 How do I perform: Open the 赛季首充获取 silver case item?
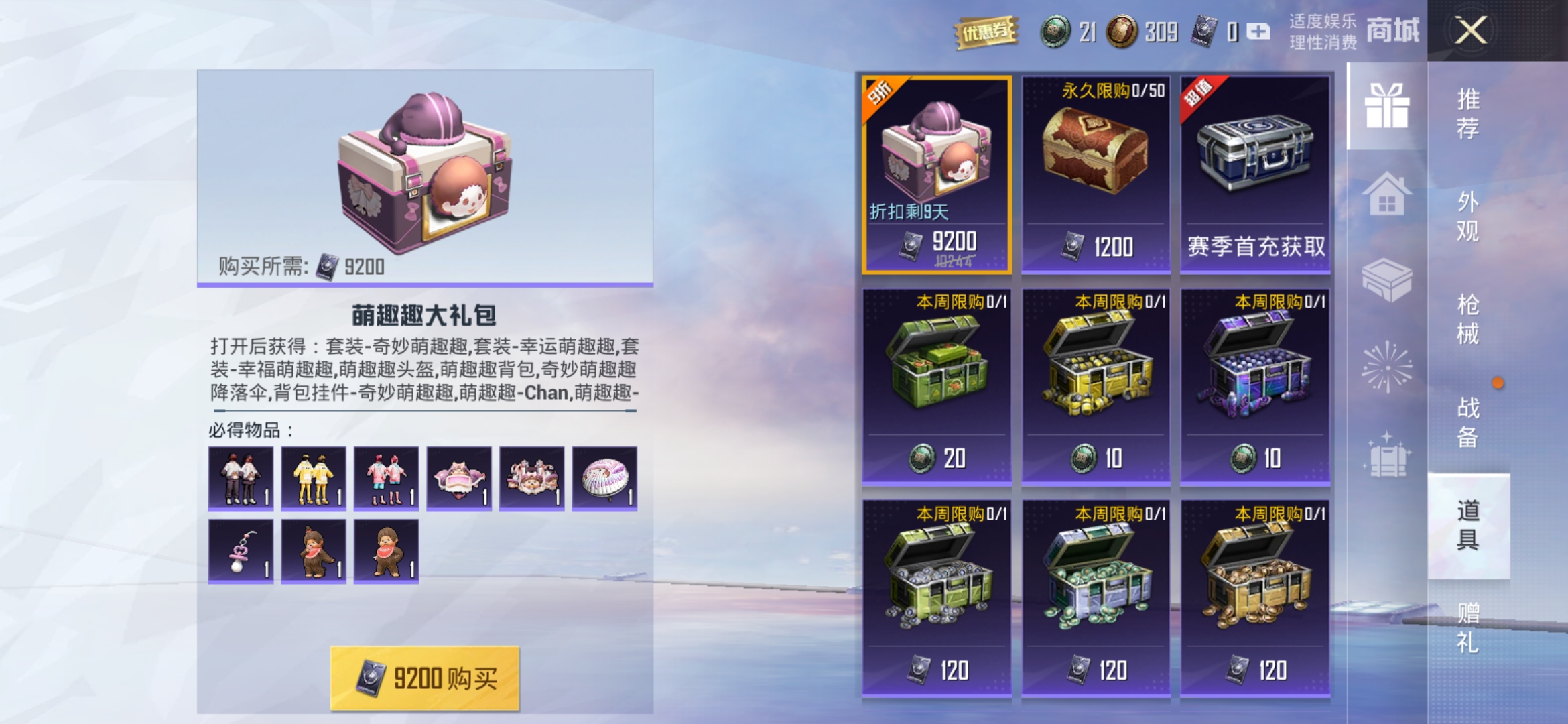tap(1255, 174)
